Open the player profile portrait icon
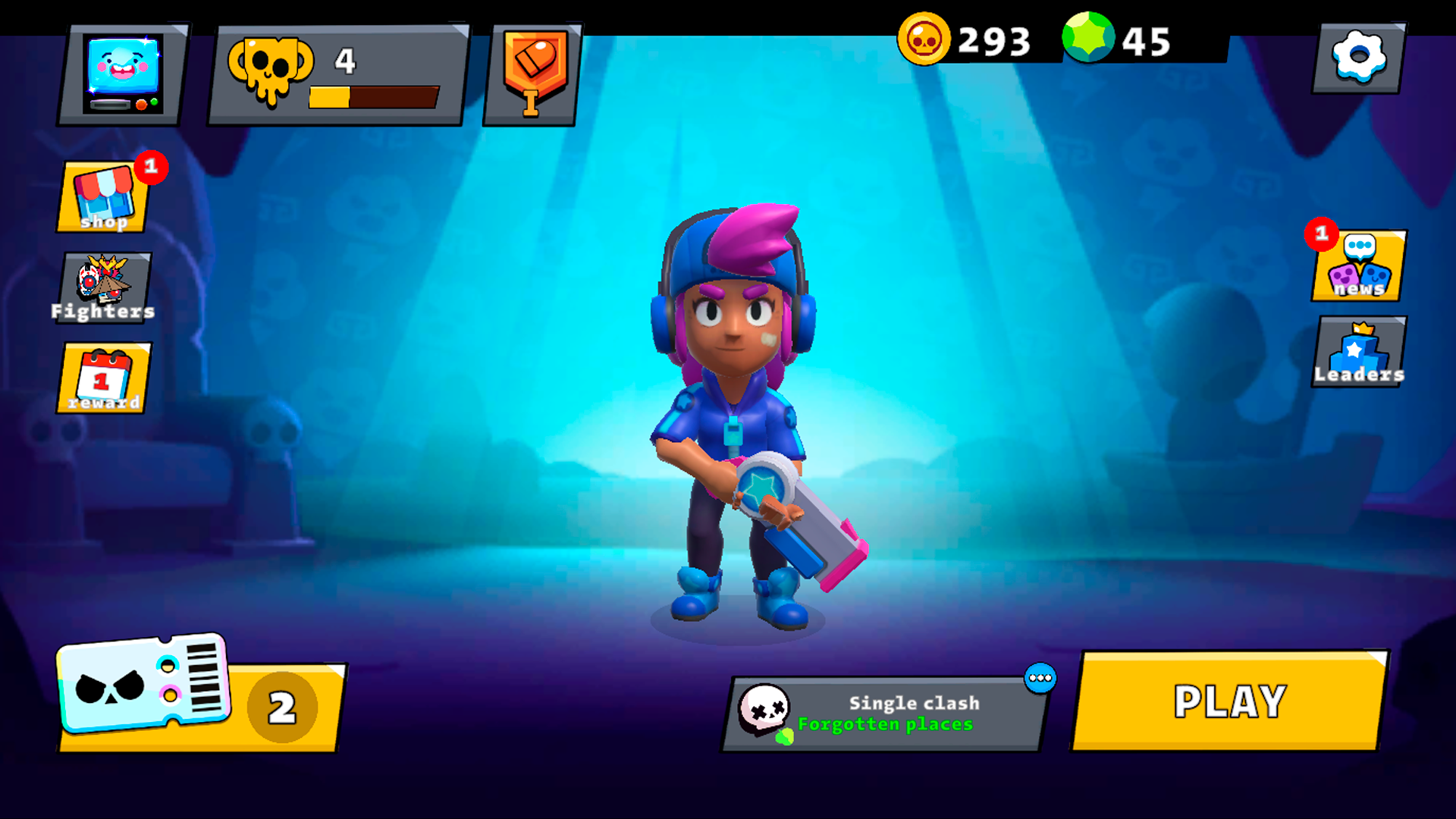 click(x=124, y=74)
